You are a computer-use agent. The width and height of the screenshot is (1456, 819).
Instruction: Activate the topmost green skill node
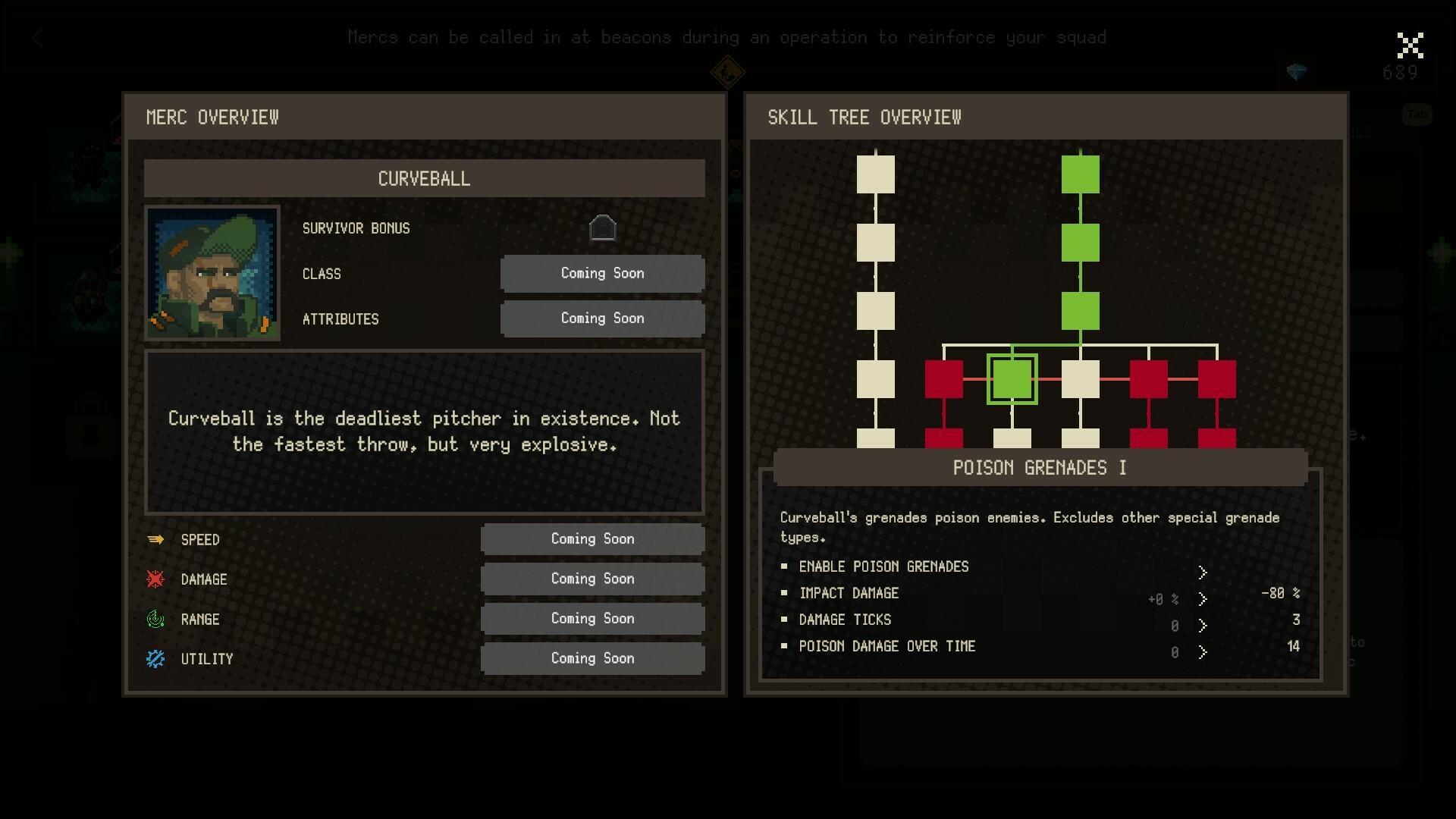(x=1081, y=173)
